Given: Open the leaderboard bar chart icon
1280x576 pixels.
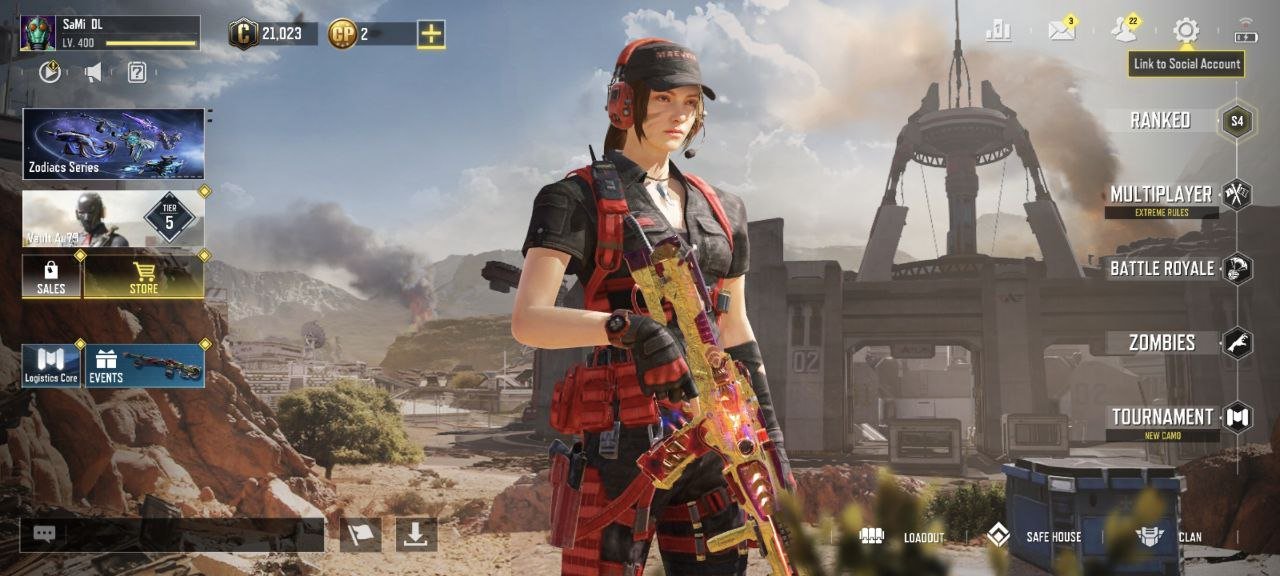Looking at the screenshot, I should (998, 31).
